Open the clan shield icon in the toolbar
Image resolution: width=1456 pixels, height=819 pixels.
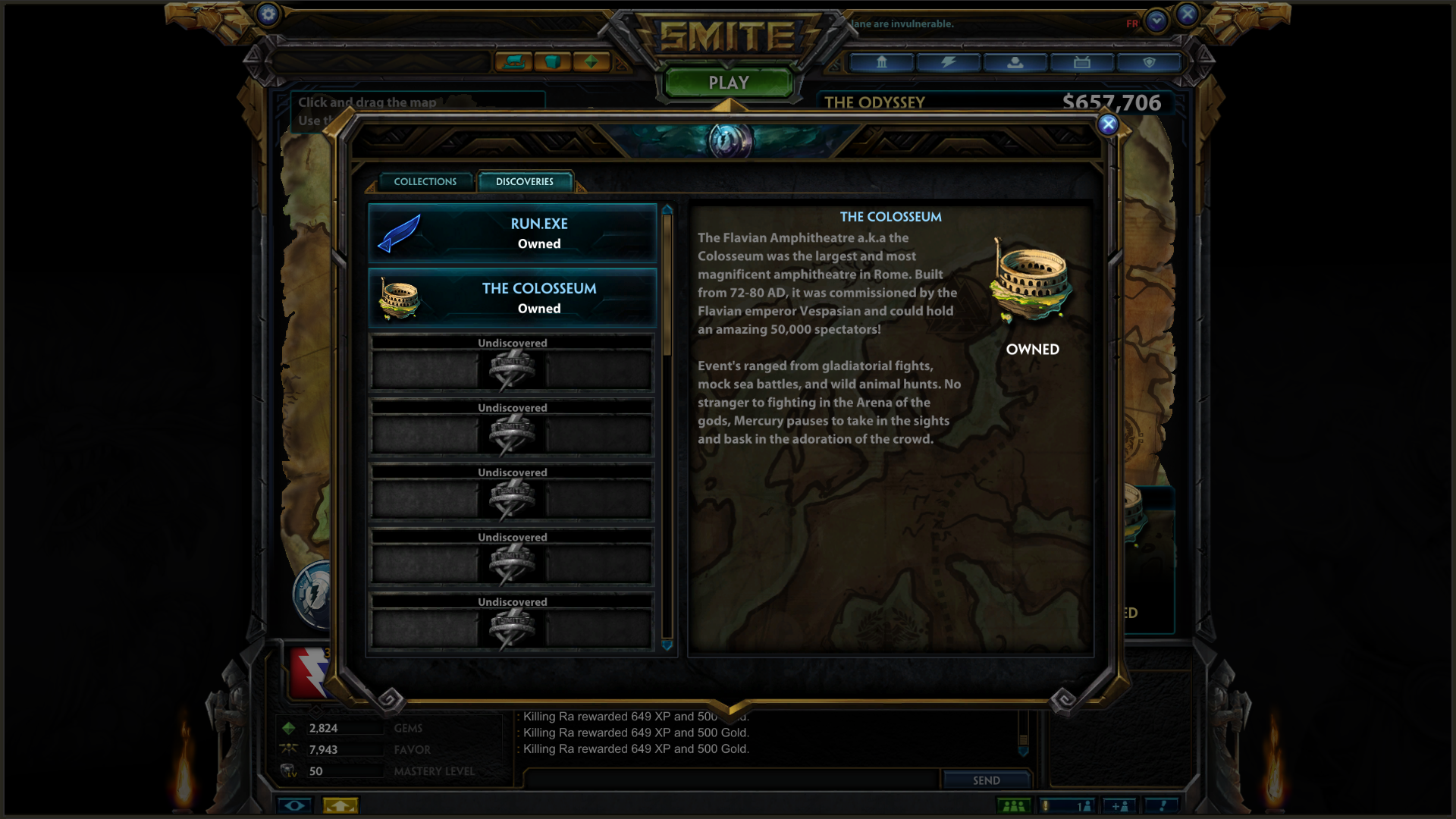click(x=1149, y=63)
